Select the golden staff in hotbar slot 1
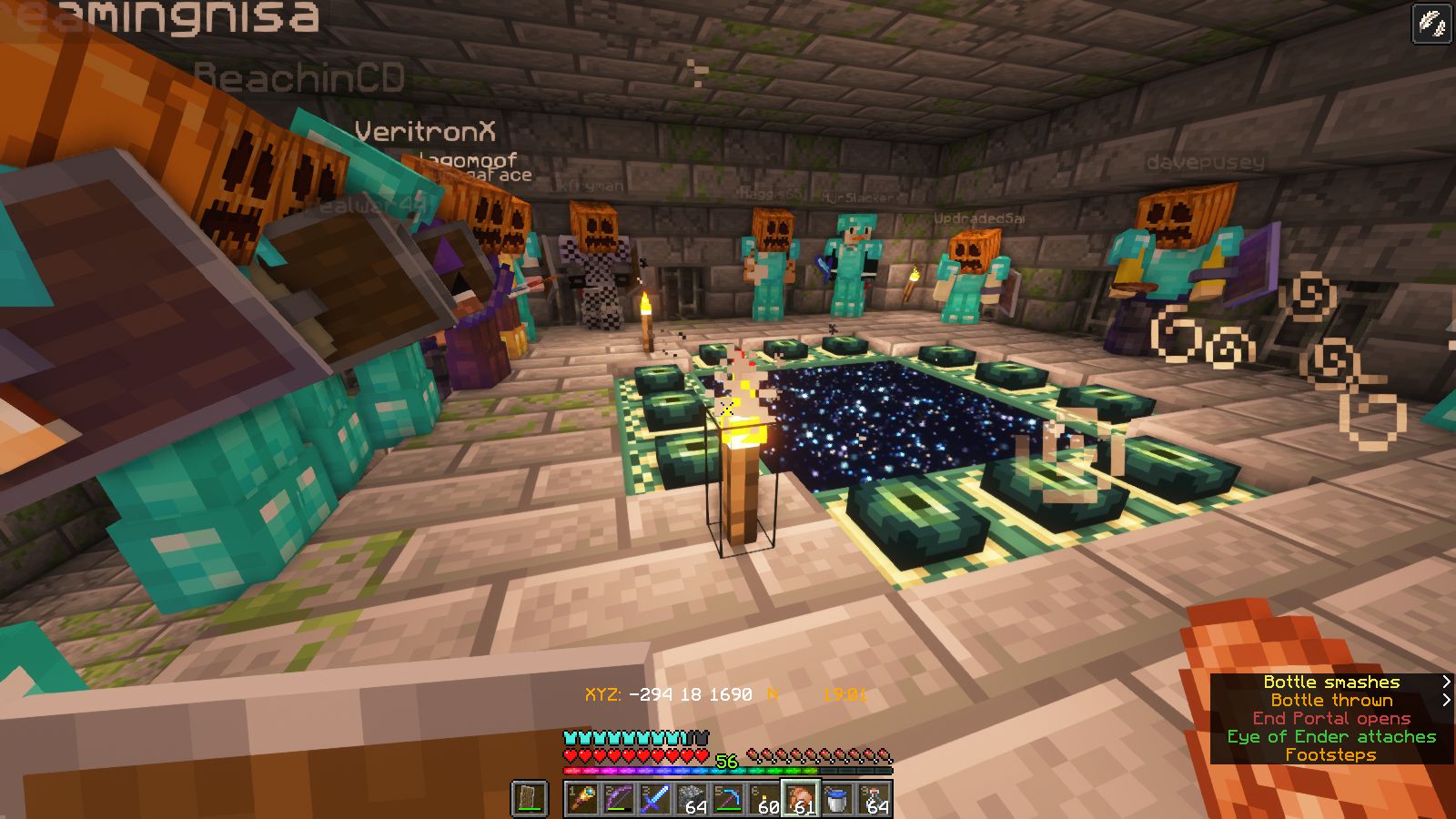 click(x=582, y=799)
